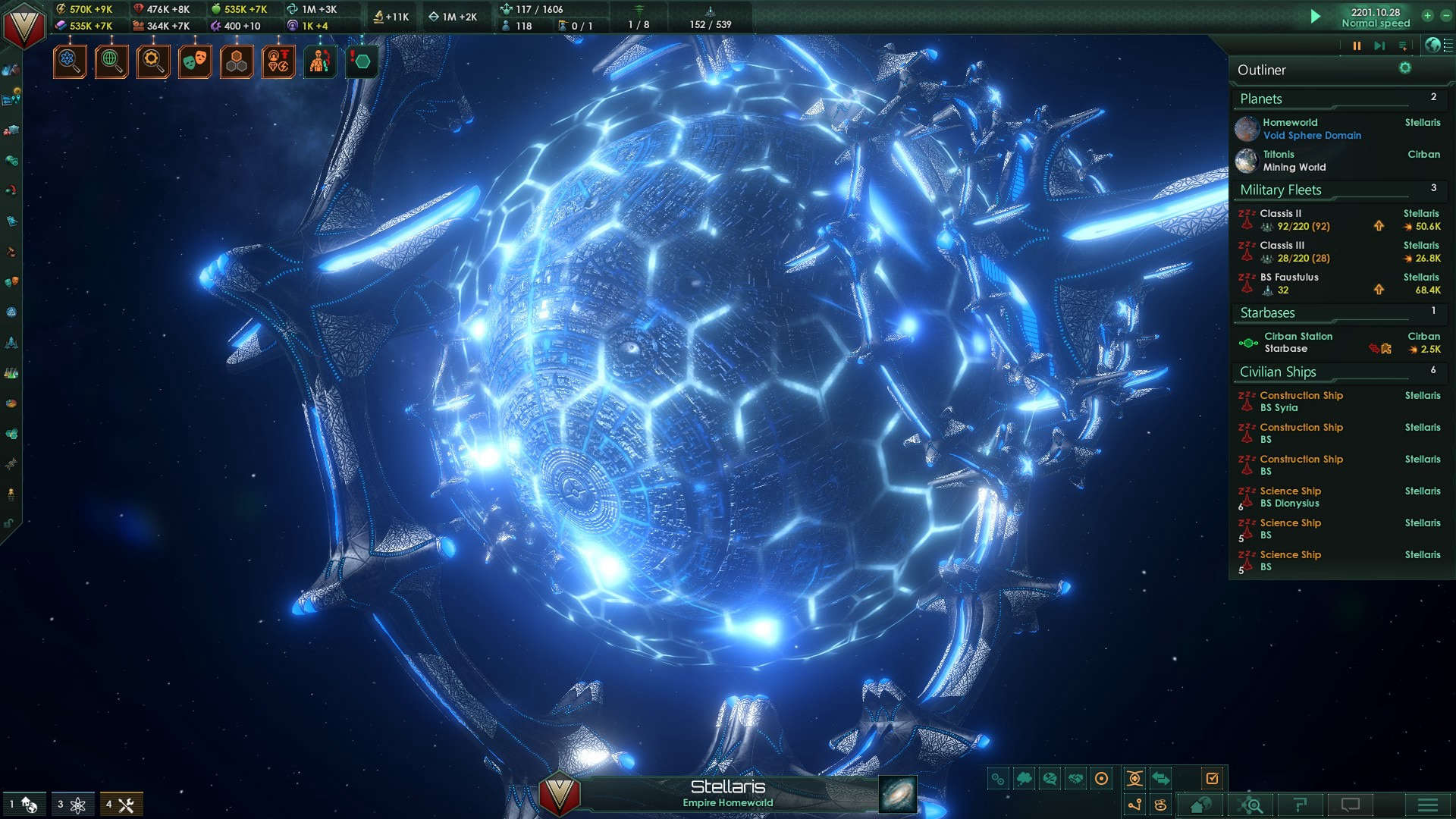
Task: Select the robot pop assembly alert icon
Action: click(320, 62)
